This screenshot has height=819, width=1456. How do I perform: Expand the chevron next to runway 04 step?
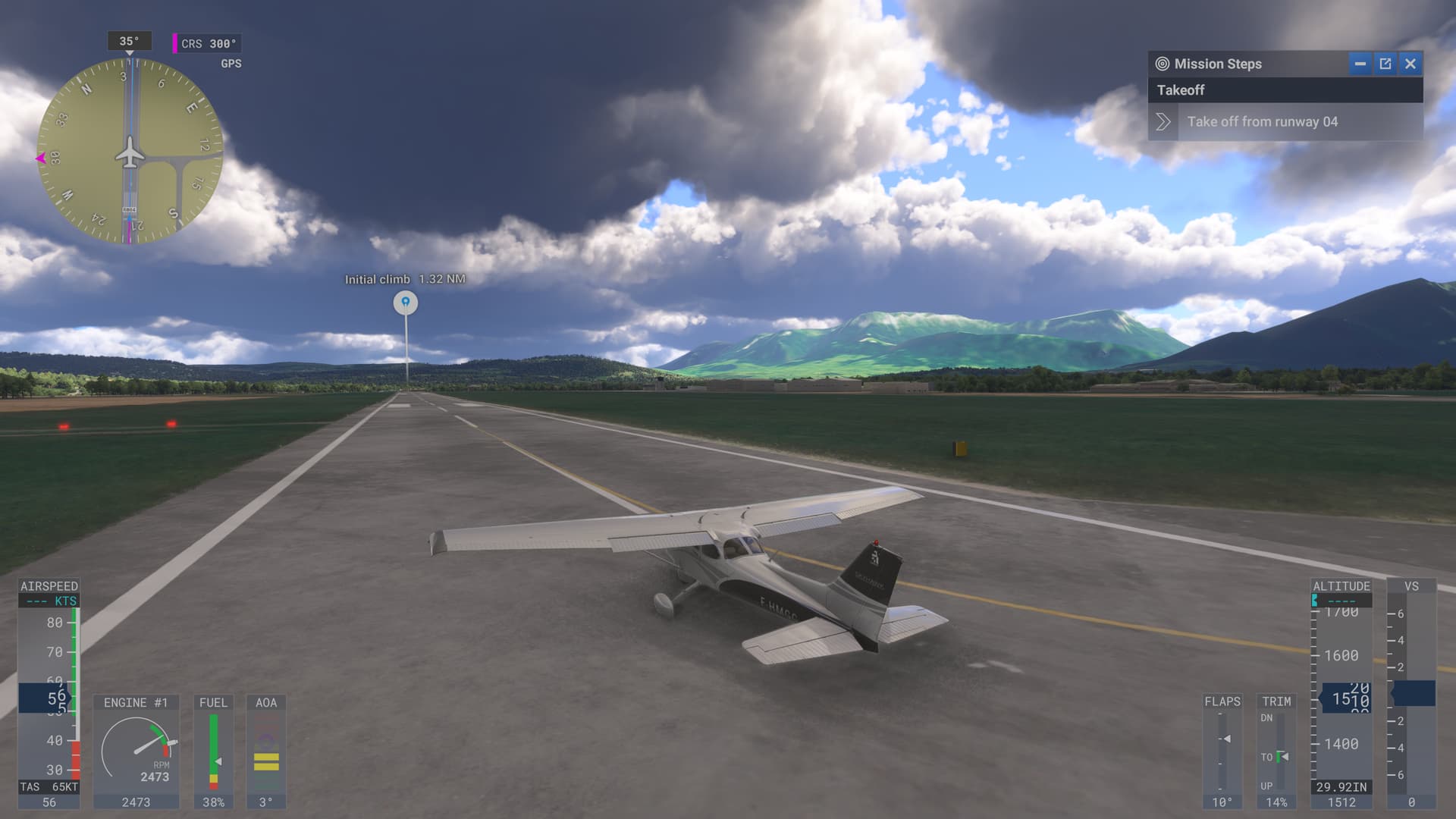[x=1162, y=121]
